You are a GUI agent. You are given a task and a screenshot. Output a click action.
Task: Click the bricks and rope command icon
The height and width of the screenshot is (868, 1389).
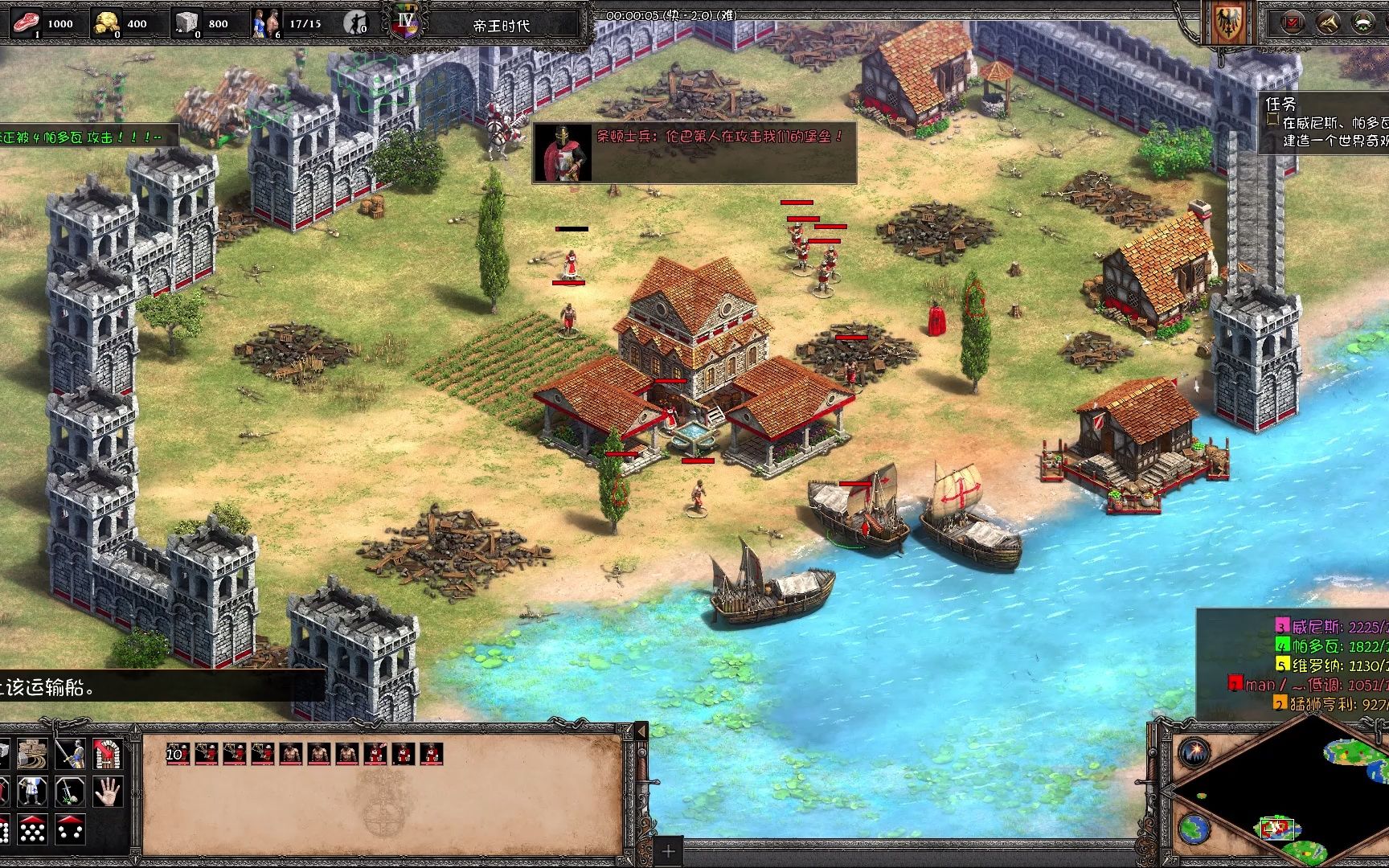33,754
